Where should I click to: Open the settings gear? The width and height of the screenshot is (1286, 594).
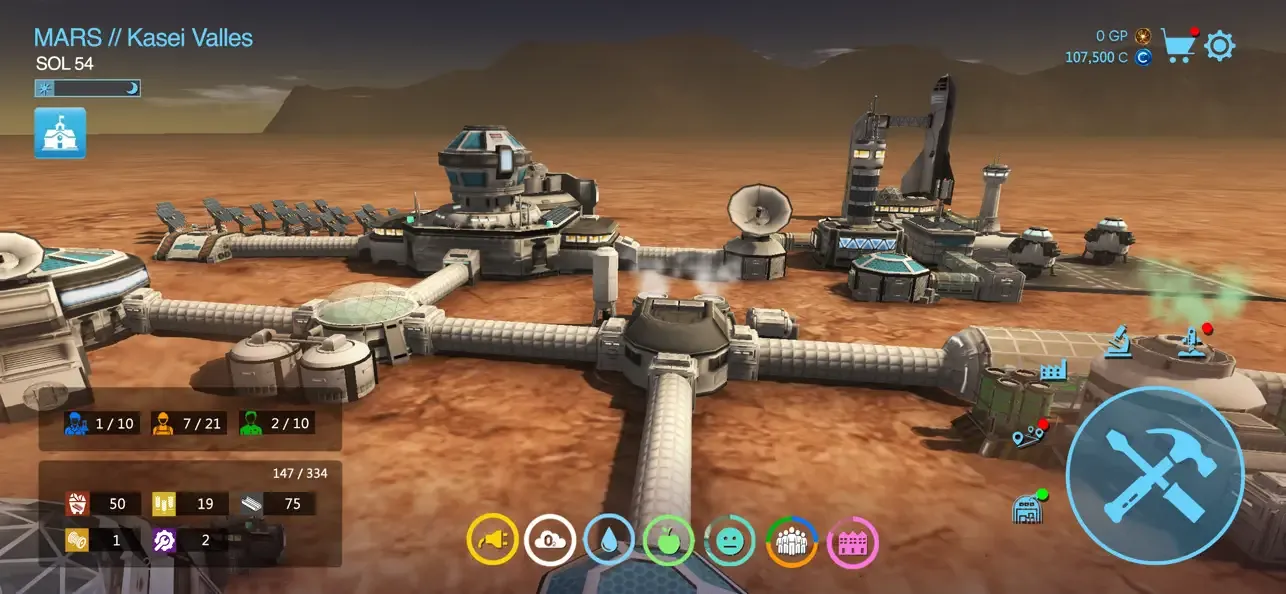(1220, 46)
